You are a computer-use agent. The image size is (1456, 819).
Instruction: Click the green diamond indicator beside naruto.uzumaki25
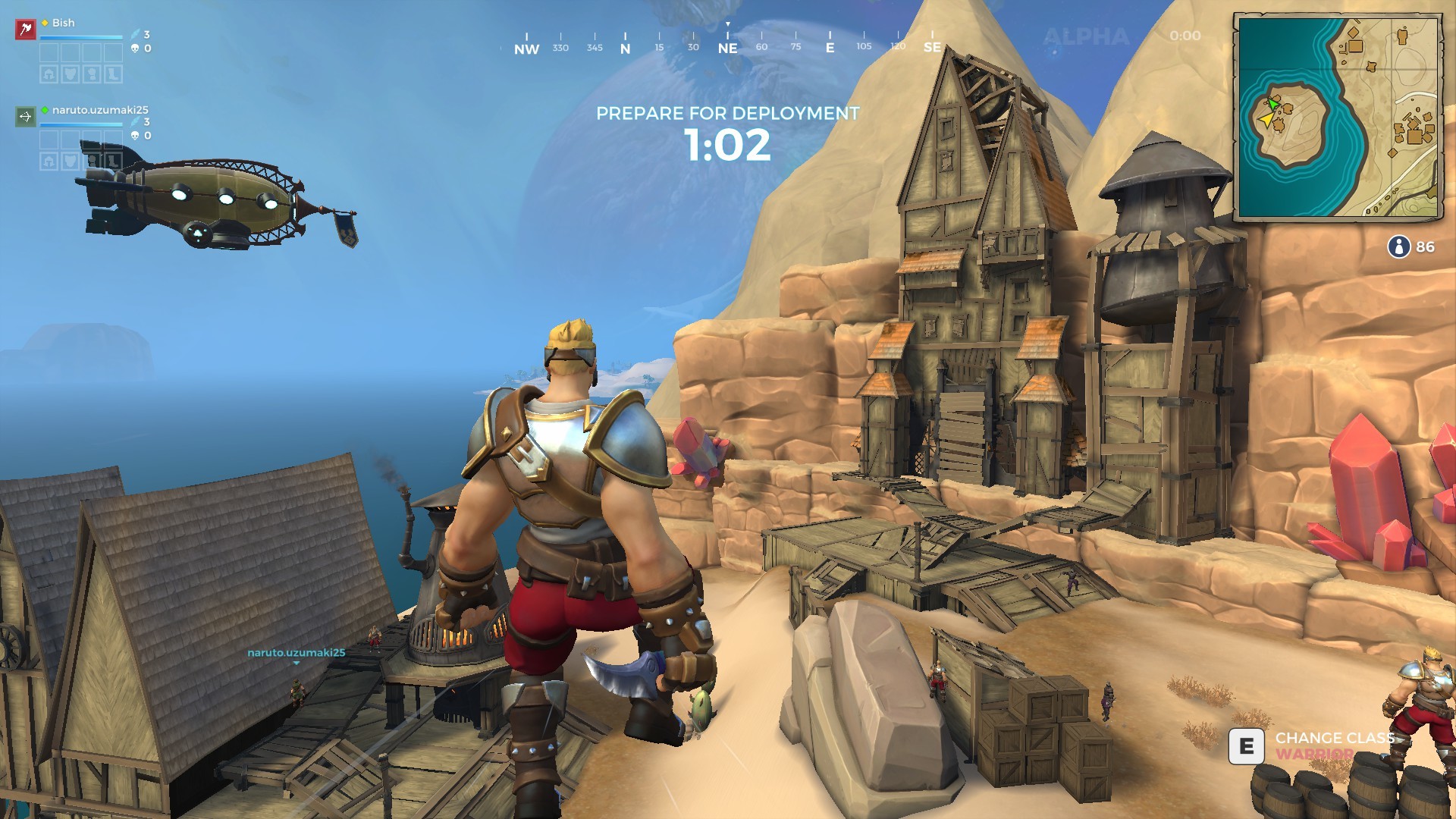pyautogui.click(x=45, y=109)
